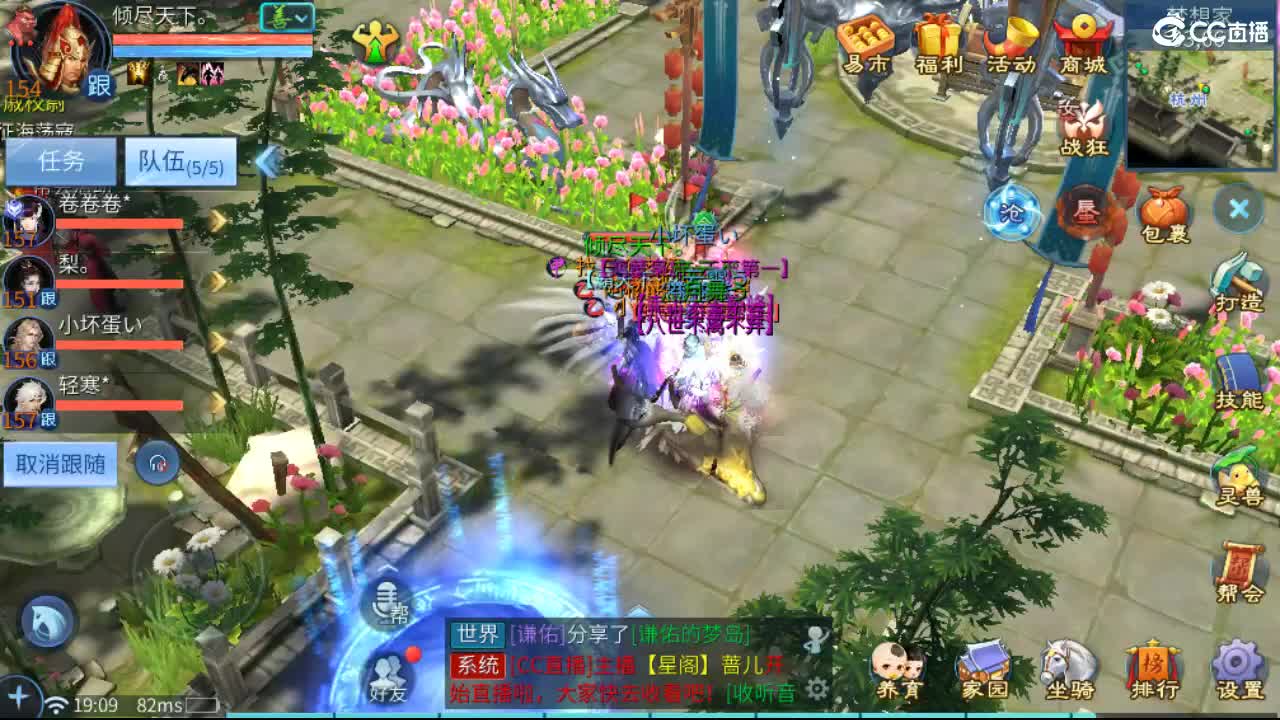
Task: Open the 坐骑 mount stable icon
Action: 1067,665
